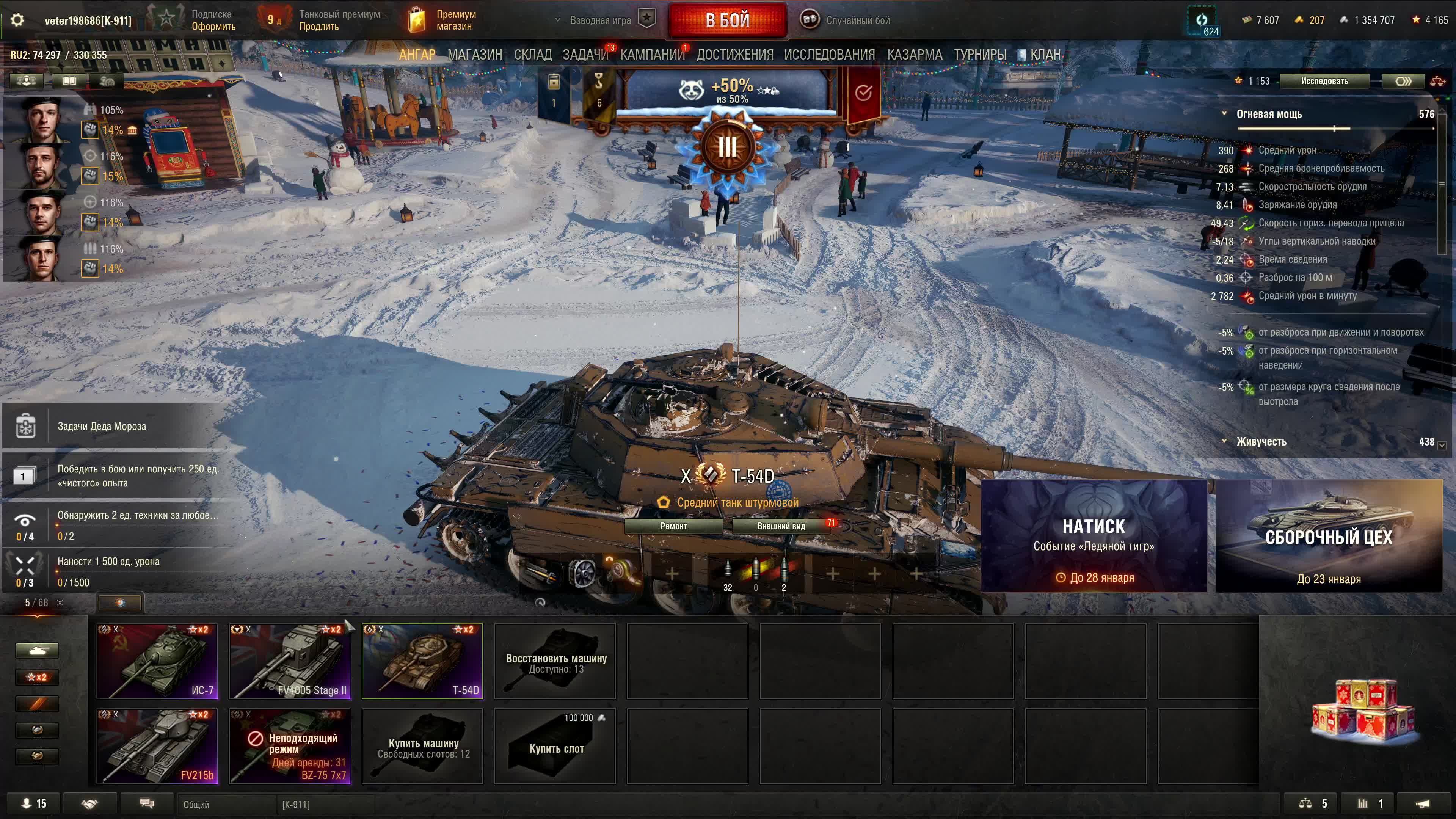Go to the ИССЛЕДОВАНИЯ tab
The width and height of the screenshot is (1456, 819).
pos(828,55)
